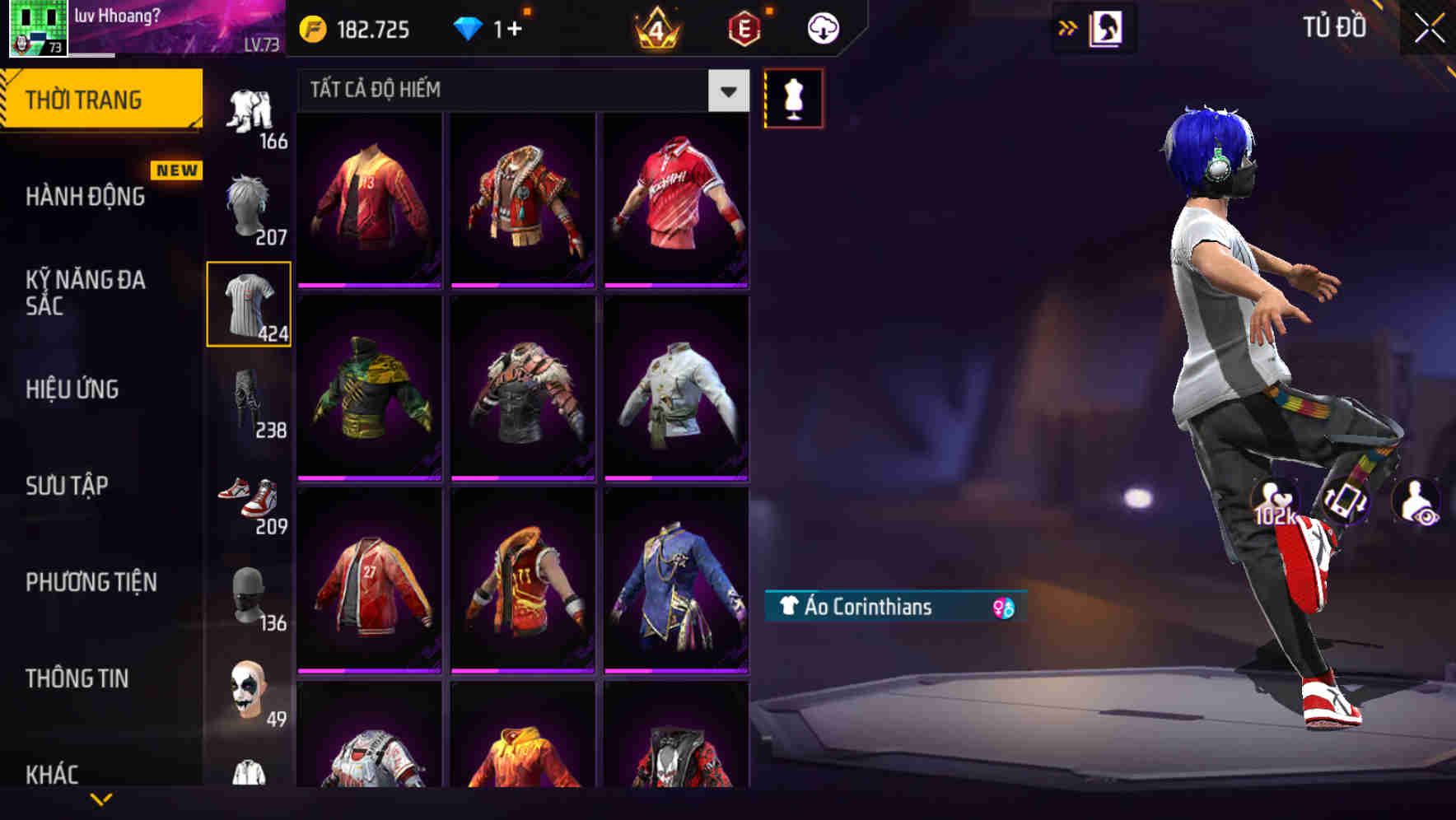Toggle character rotation with the phone icon
Viewport: 1456px width, 820px height.
coord(1348,503)
